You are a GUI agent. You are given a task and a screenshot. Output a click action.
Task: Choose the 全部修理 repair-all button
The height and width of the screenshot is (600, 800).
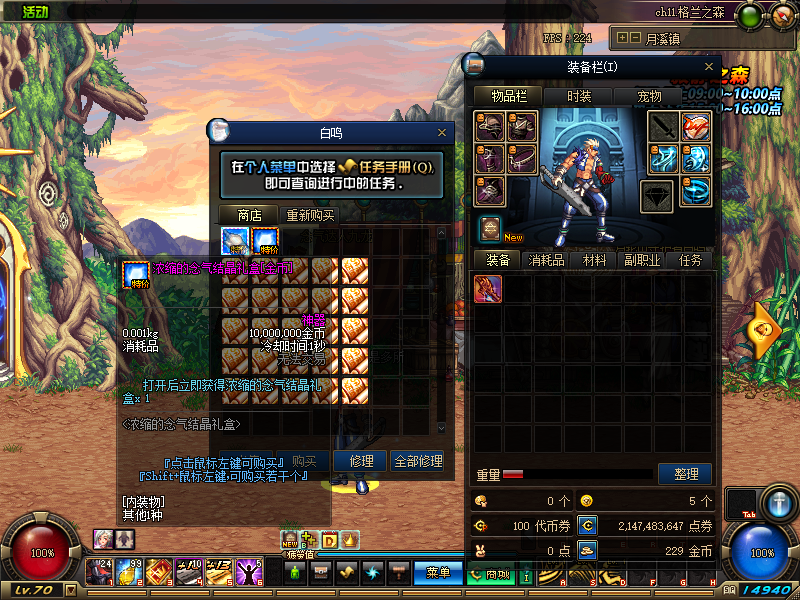pos(418,461)
